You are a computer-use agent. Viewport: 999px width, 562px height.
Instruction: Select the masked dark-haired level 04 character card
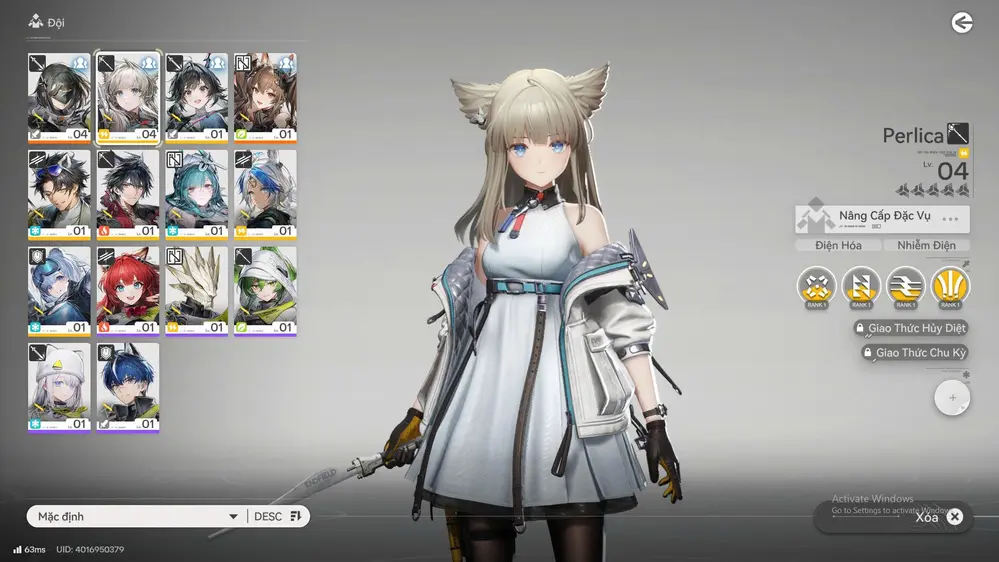click(59, 98)
